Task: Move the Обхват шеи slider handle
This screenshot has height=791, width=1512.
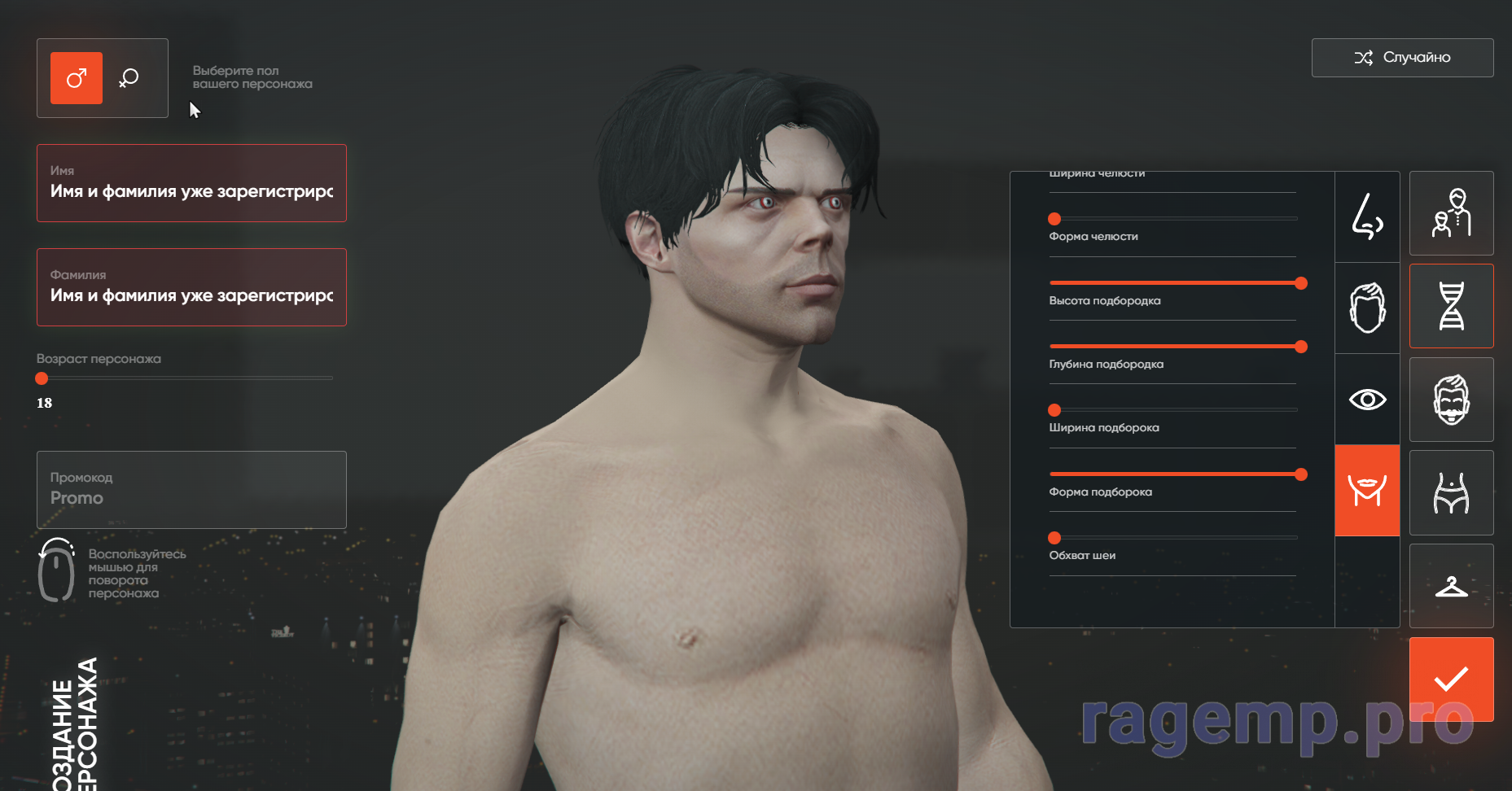Action: 1054,538
